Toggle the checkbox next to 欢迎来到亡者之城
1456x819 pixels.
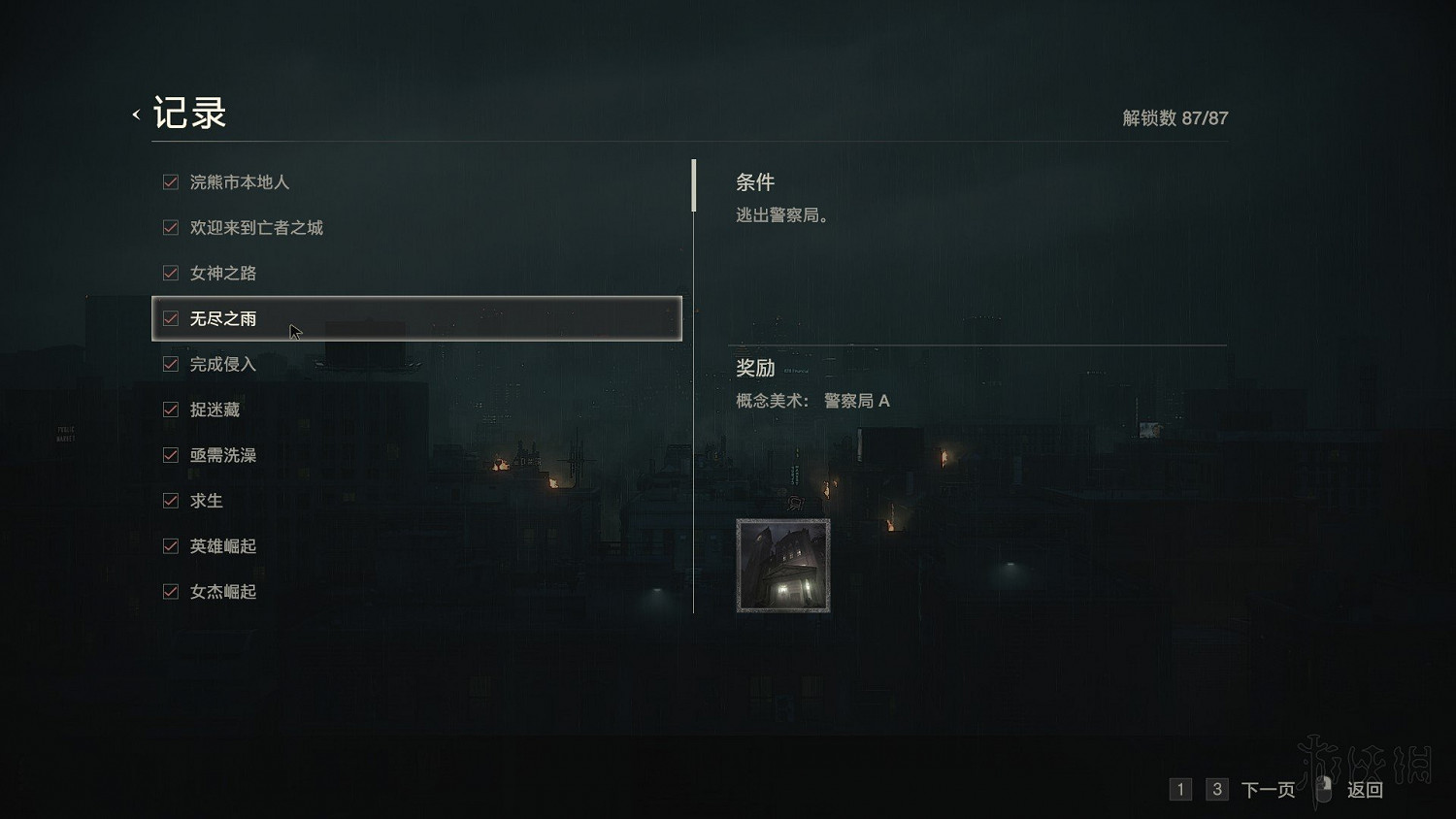[x=170, y=227]
